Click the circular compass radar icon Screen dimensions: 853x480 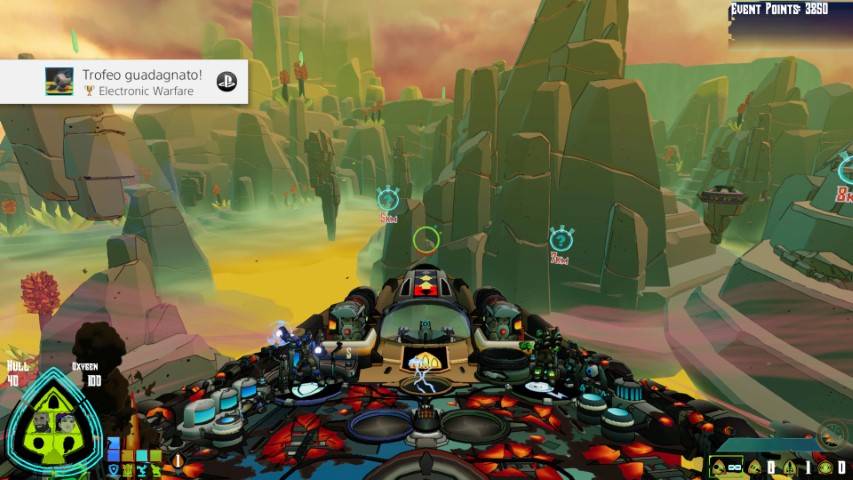pyautogui.click(x=831, y=434)
